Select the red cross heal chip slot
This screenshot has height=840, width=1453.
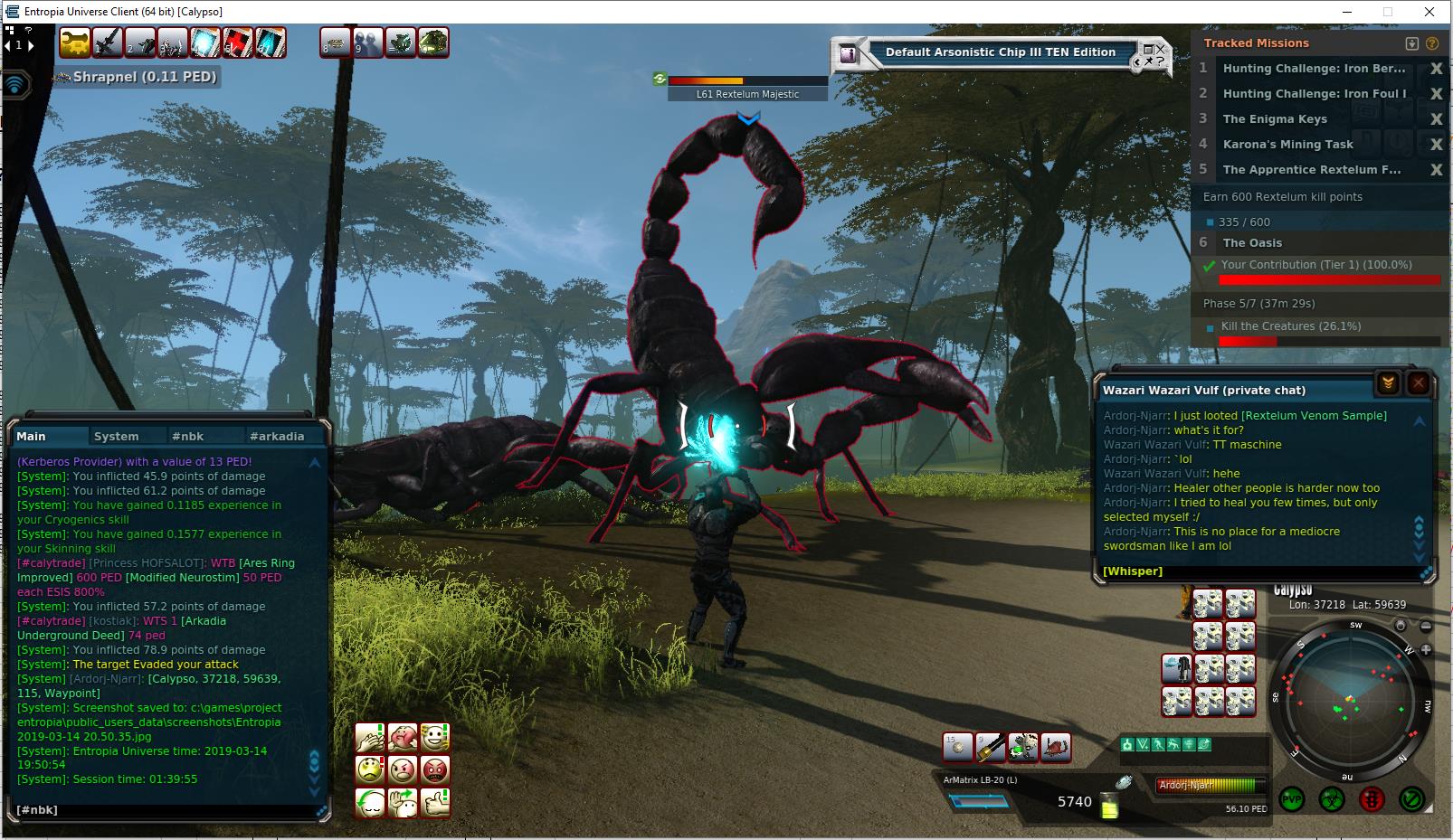238,42
